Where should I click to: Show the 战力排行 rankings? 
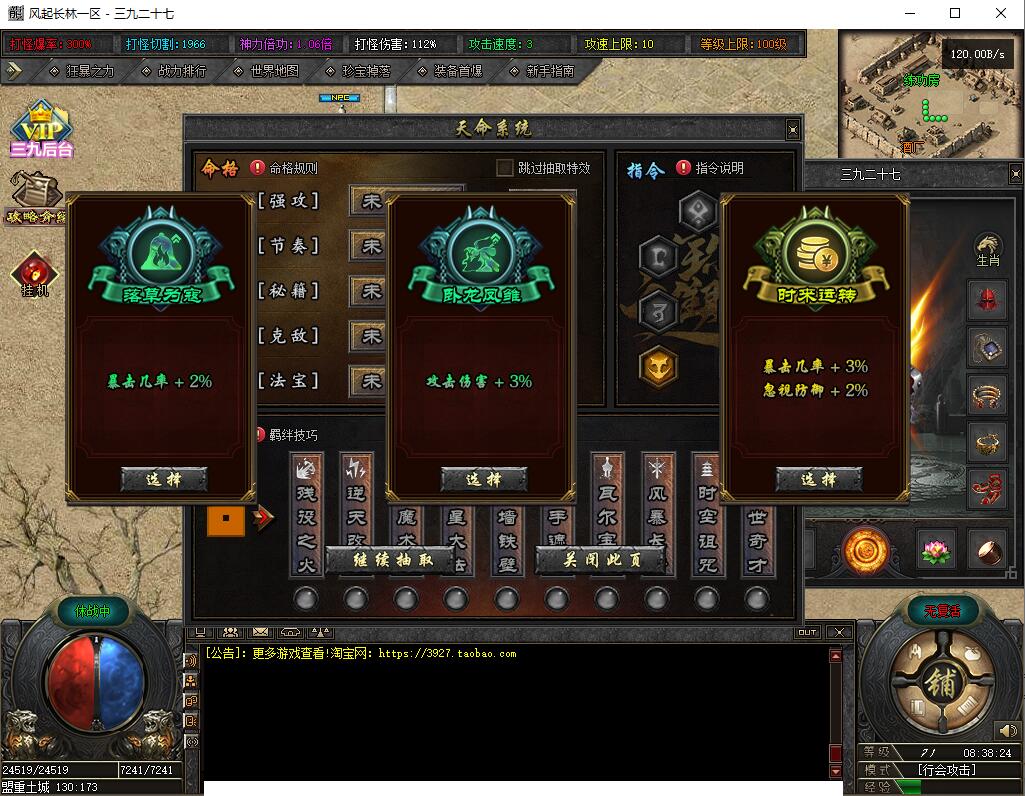[x=174, y=71]
